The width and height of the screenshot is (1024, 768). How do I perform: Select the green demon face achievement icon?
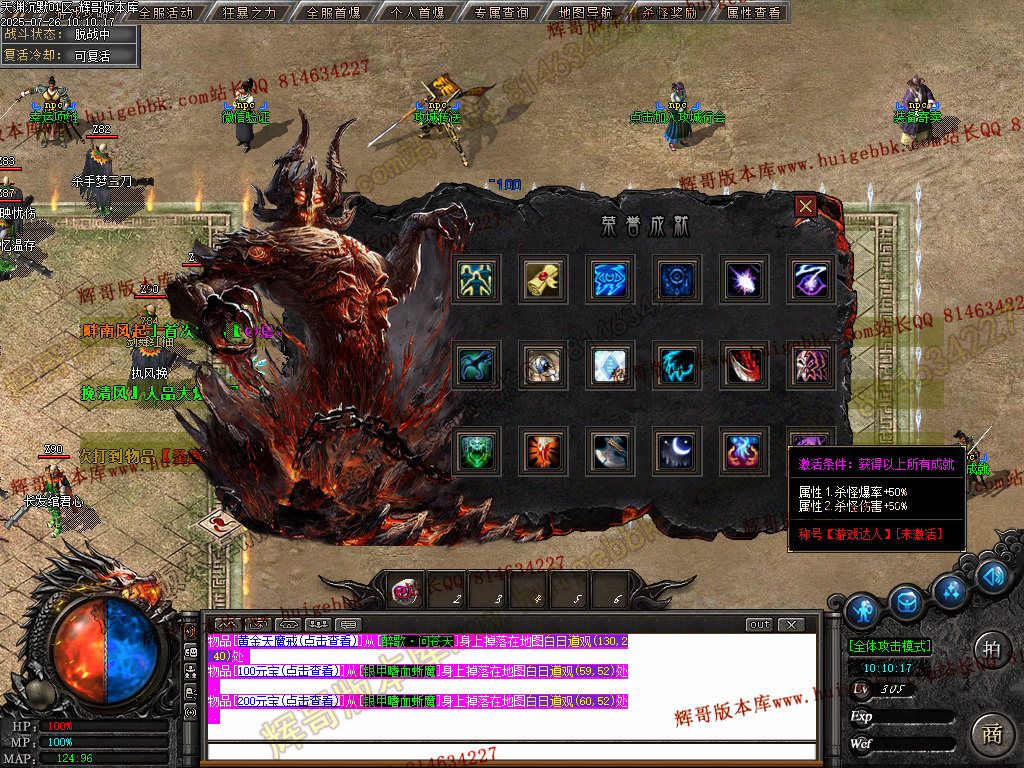[475, 452]
